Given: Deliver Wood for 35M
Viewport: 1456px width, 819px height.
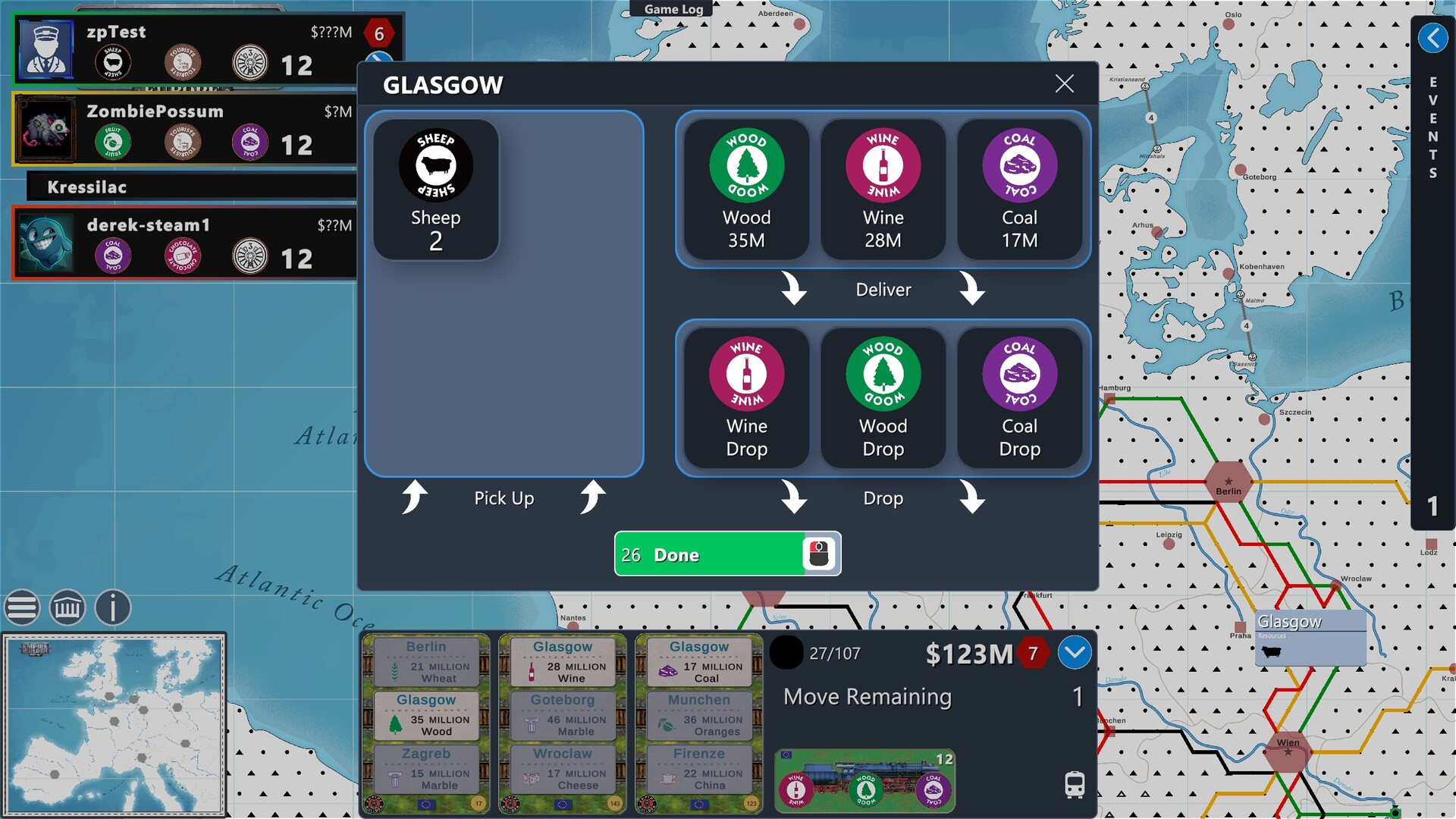Looking at the screenshot, I should click(746, 190).
